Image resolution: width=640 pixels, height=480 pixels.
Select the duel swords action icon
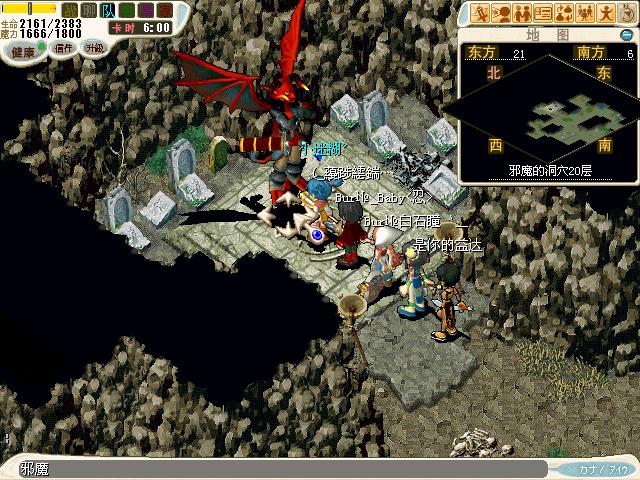(x=482, y=13)
